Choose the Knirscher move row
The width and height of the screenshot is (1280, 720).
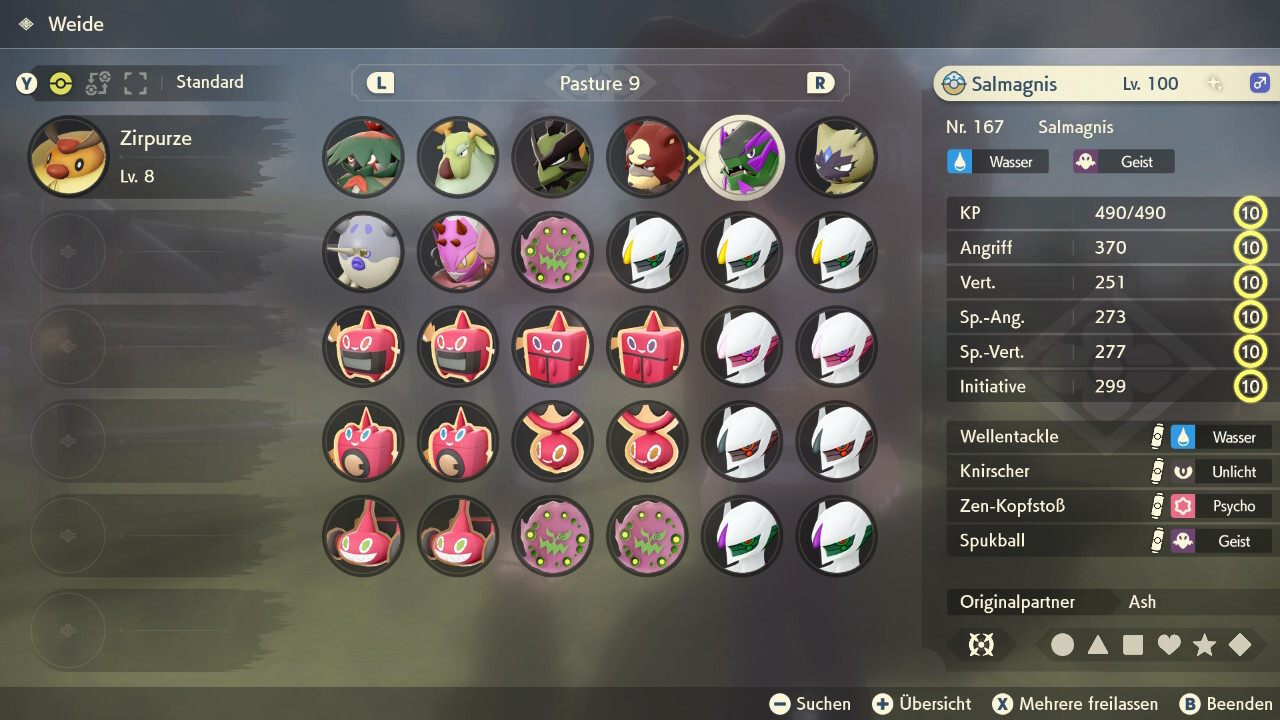tap(1110, 471)
